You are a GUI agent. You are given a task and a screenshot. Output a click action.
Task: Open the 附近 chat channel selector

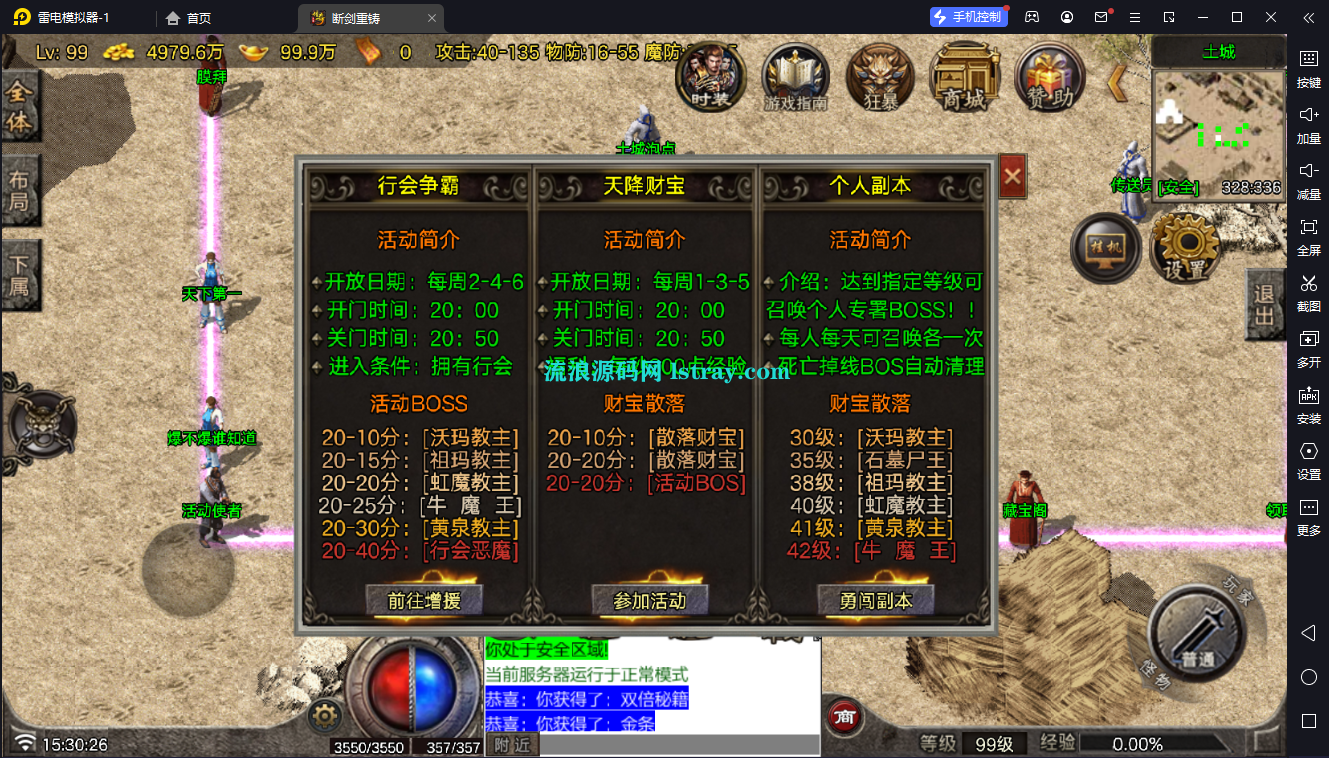click(x=512, y=744)
